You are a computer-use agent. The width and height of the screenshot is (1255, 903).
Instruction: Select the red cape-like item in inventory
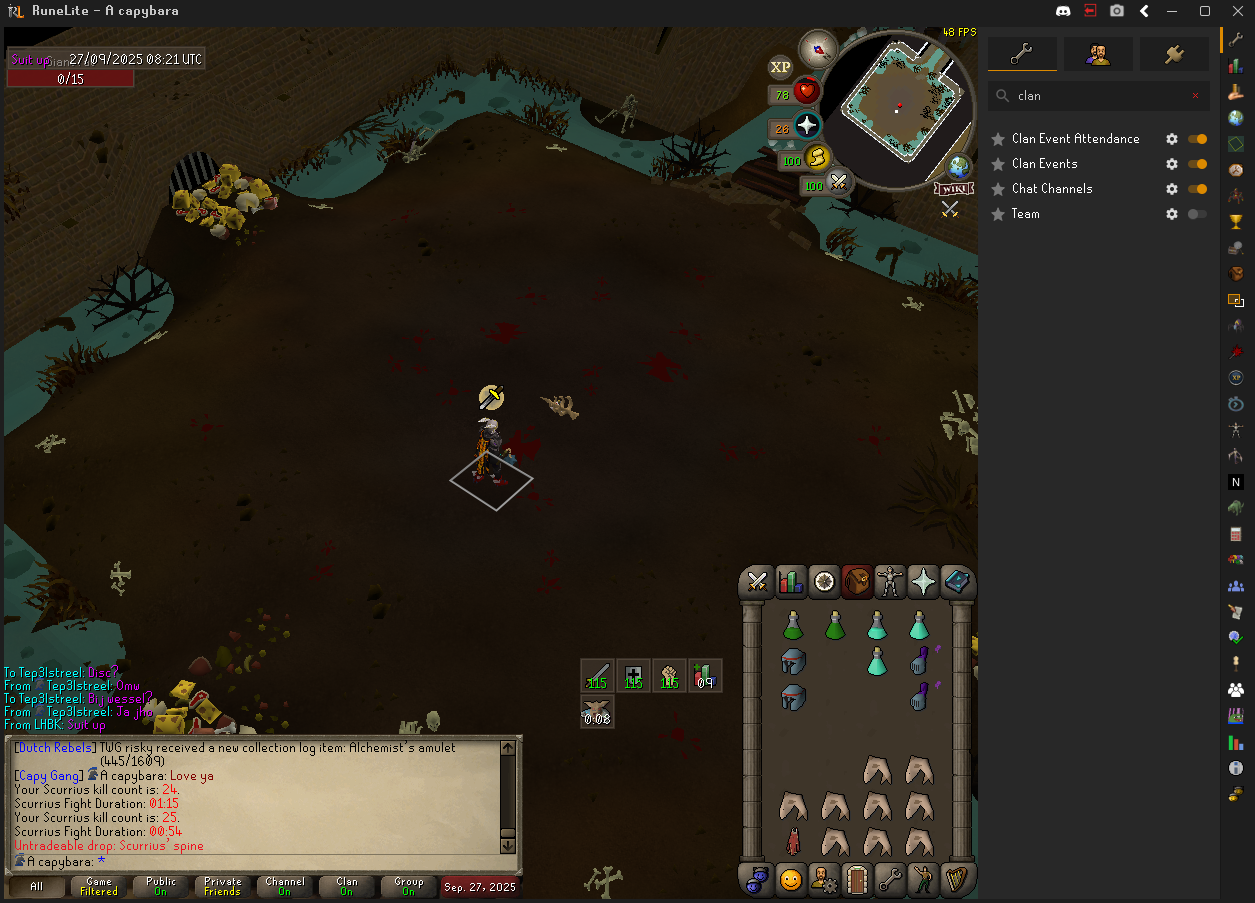[793, 842]
